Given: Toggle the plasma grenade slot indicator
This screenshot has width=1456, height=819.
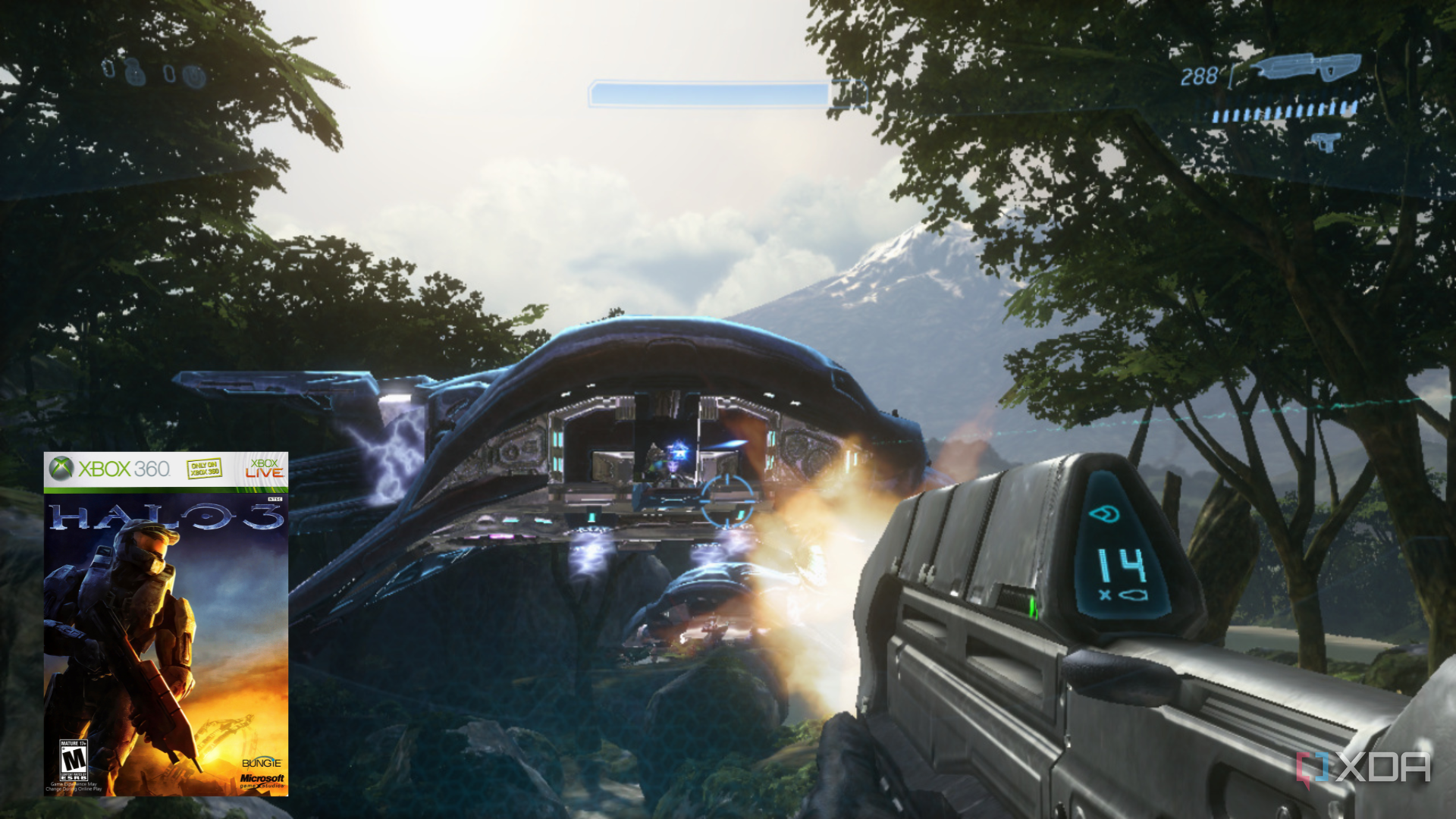Looking at the screenshot, I should (x=195, y=74).
